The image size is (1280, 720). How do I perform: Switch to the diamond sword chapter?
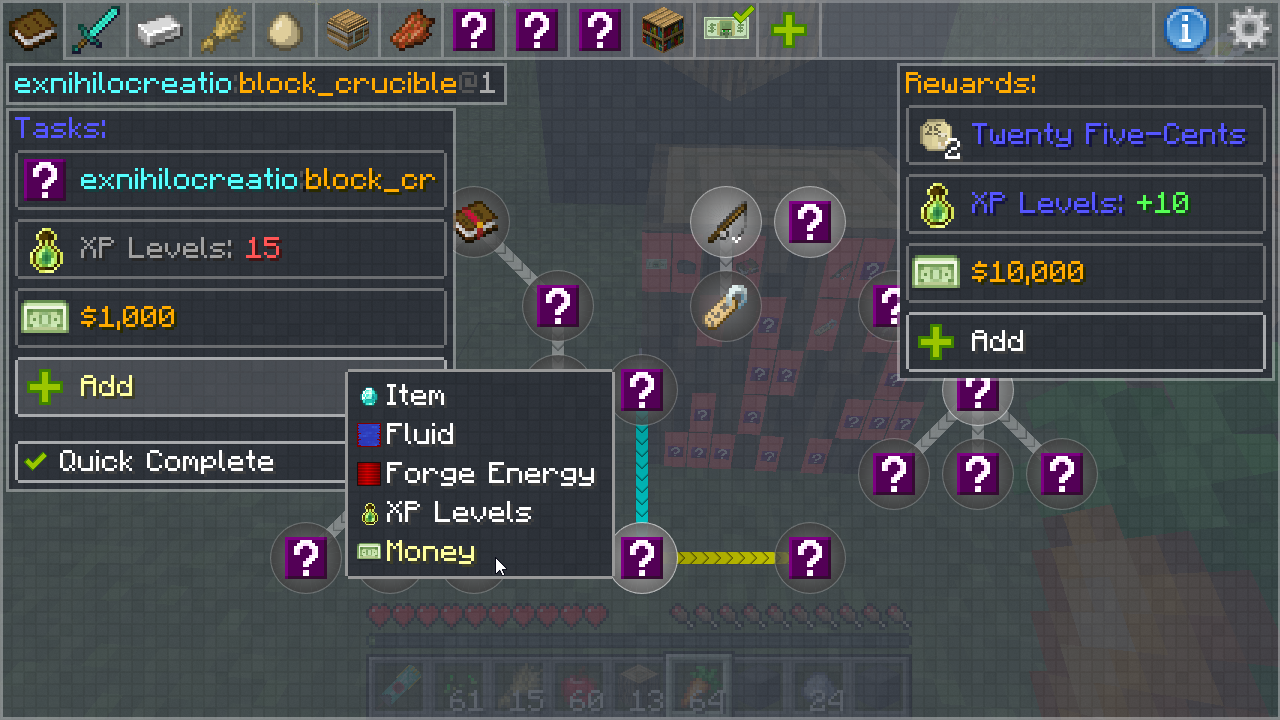[x=97, y=30]
